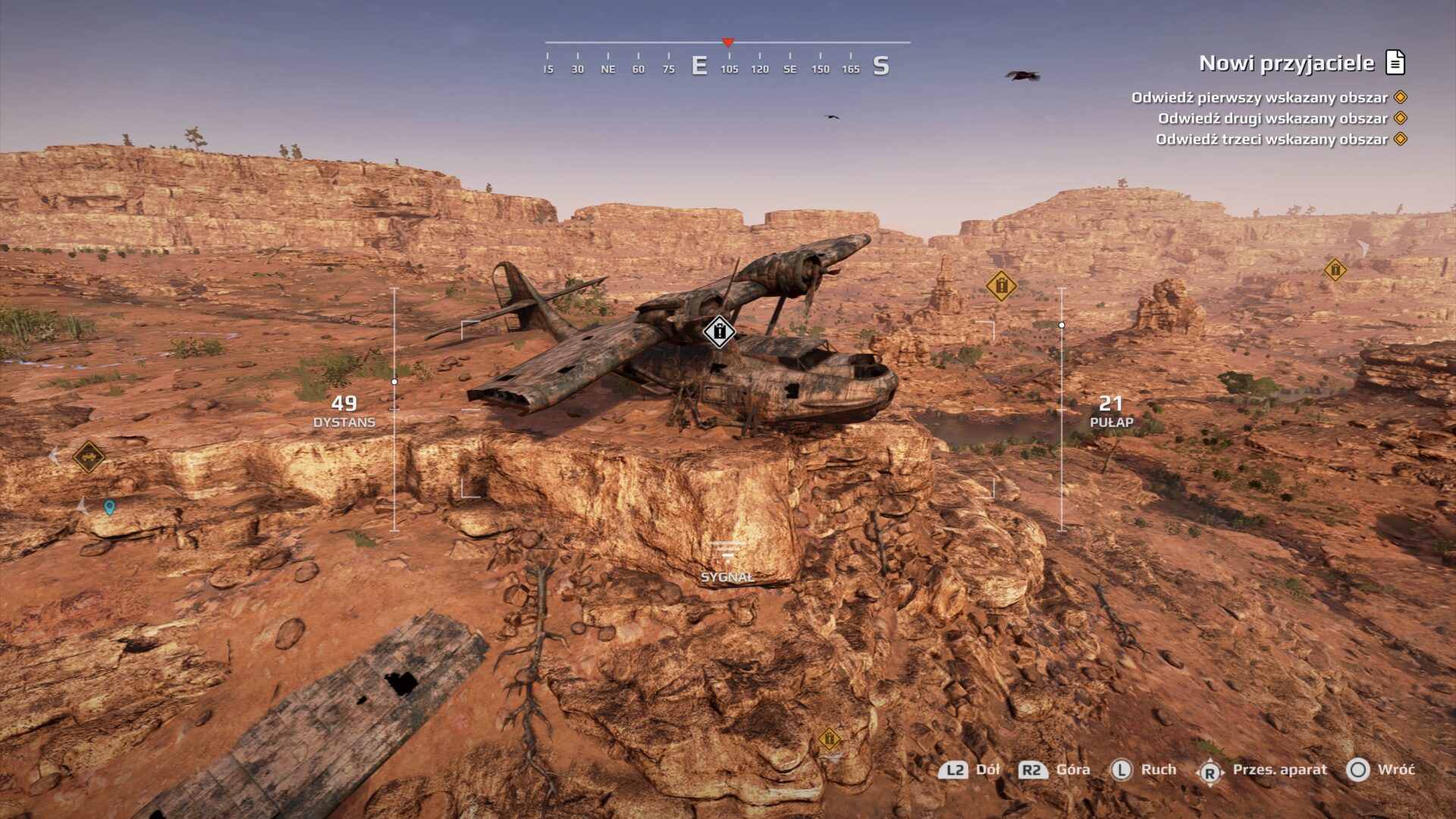Select objective Odwiedź trzeci wskazany obszar
Screen dimensions: 1456x819
[1271, 140]
